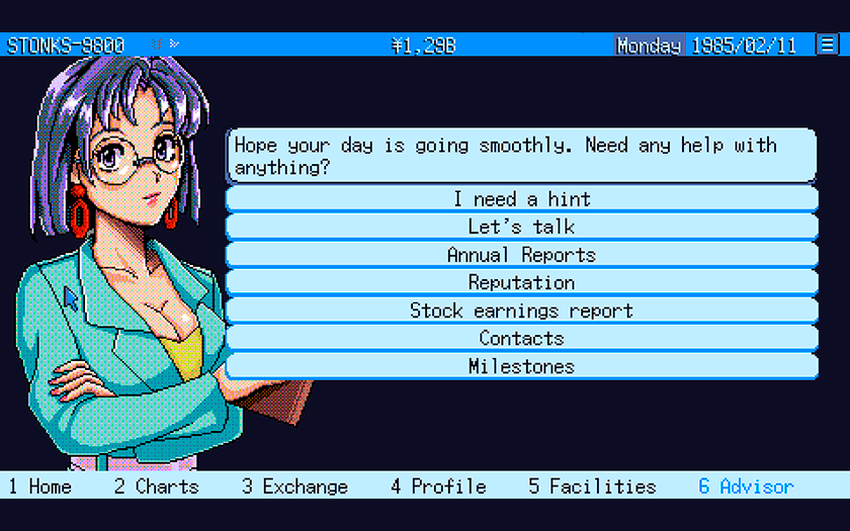The height and width of the screenshot is (531, 850).
Task: Open the Facilities tab
Action: click(x=592, y=487)
